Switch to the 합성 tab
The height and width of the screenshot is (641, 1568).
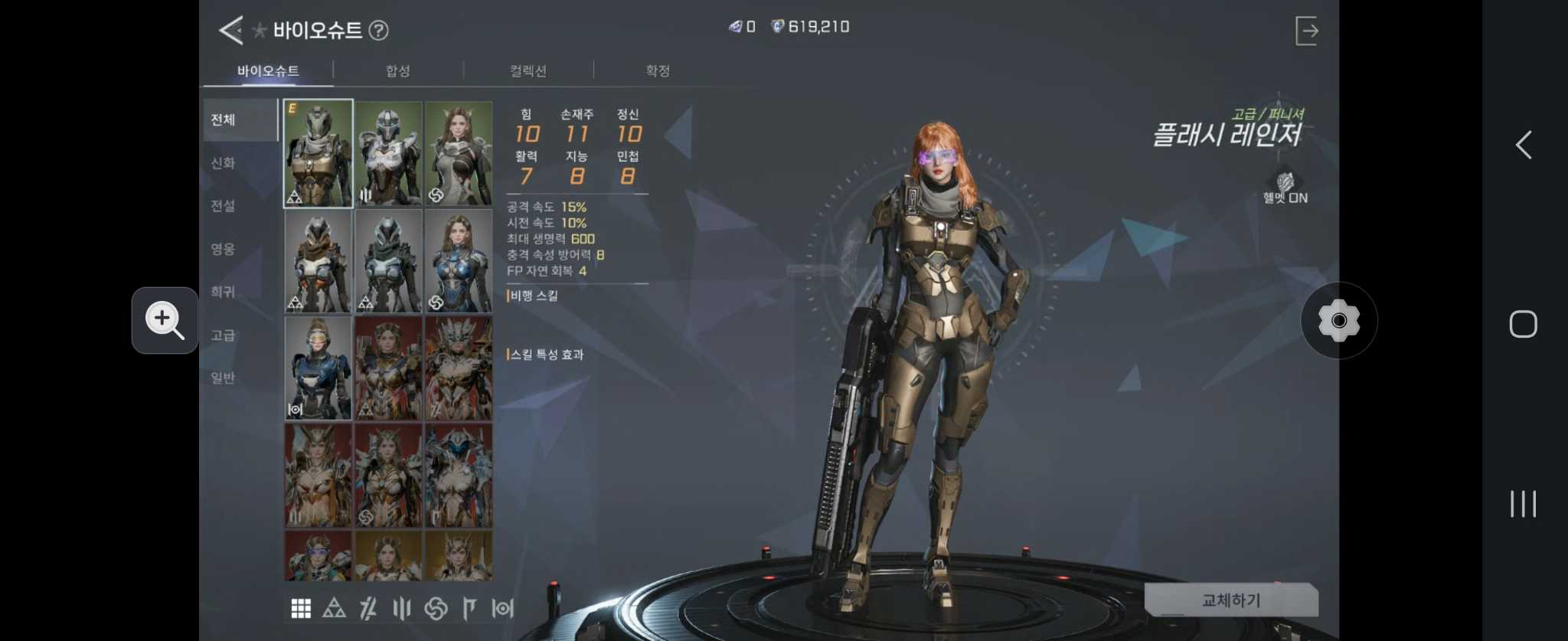[397, 70]
